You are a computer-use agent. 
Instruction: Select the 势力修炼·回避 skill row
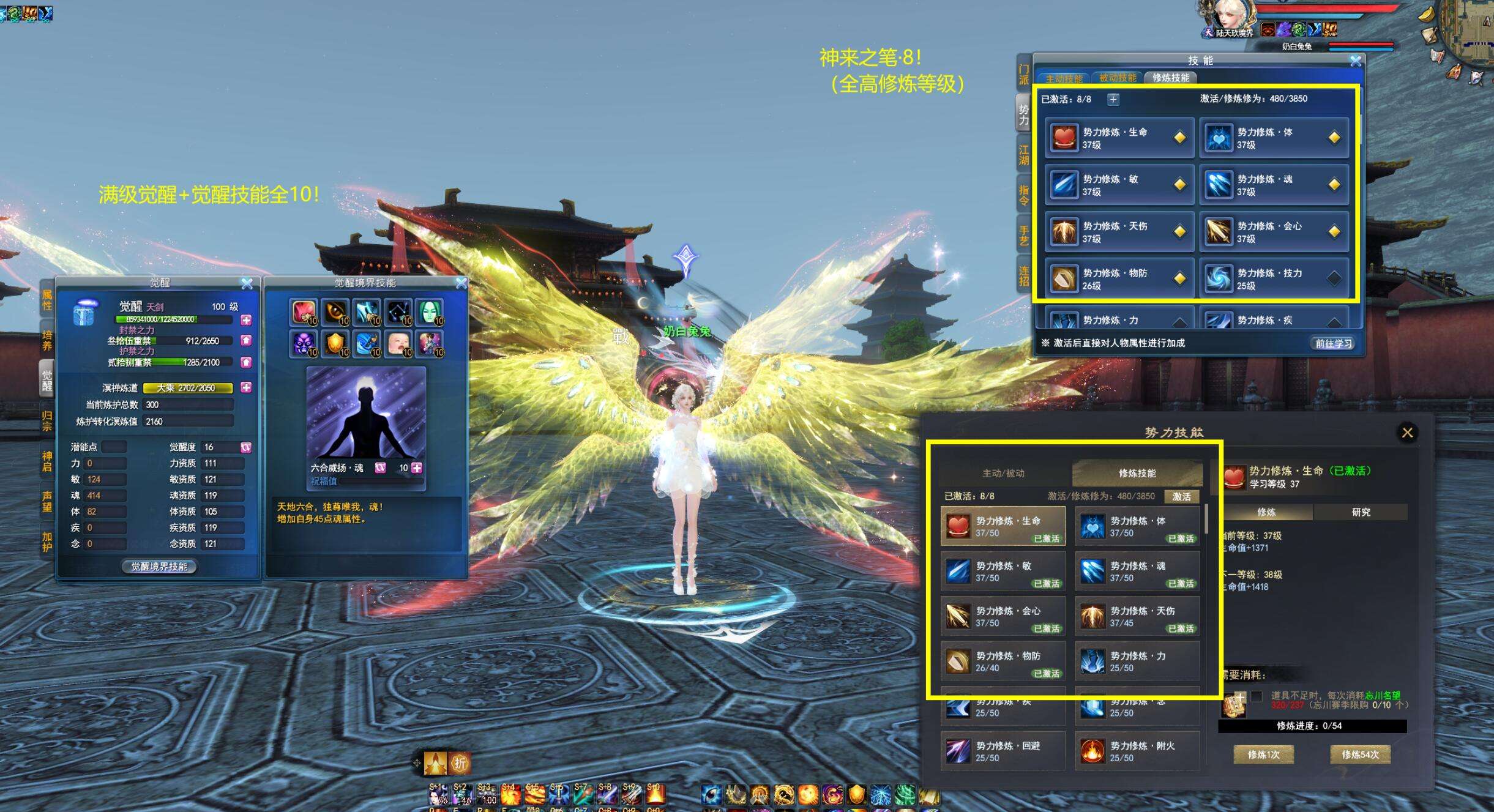1003,751
